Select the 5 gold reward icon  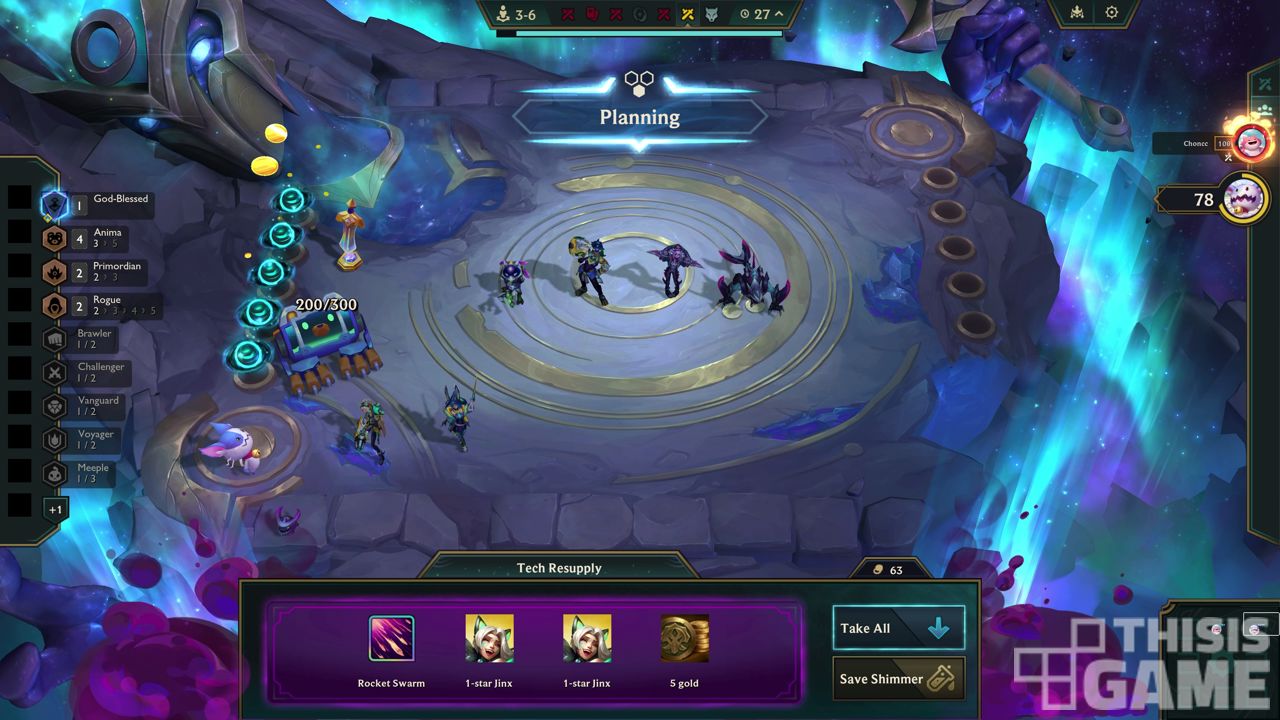click(x=684, y=639)
